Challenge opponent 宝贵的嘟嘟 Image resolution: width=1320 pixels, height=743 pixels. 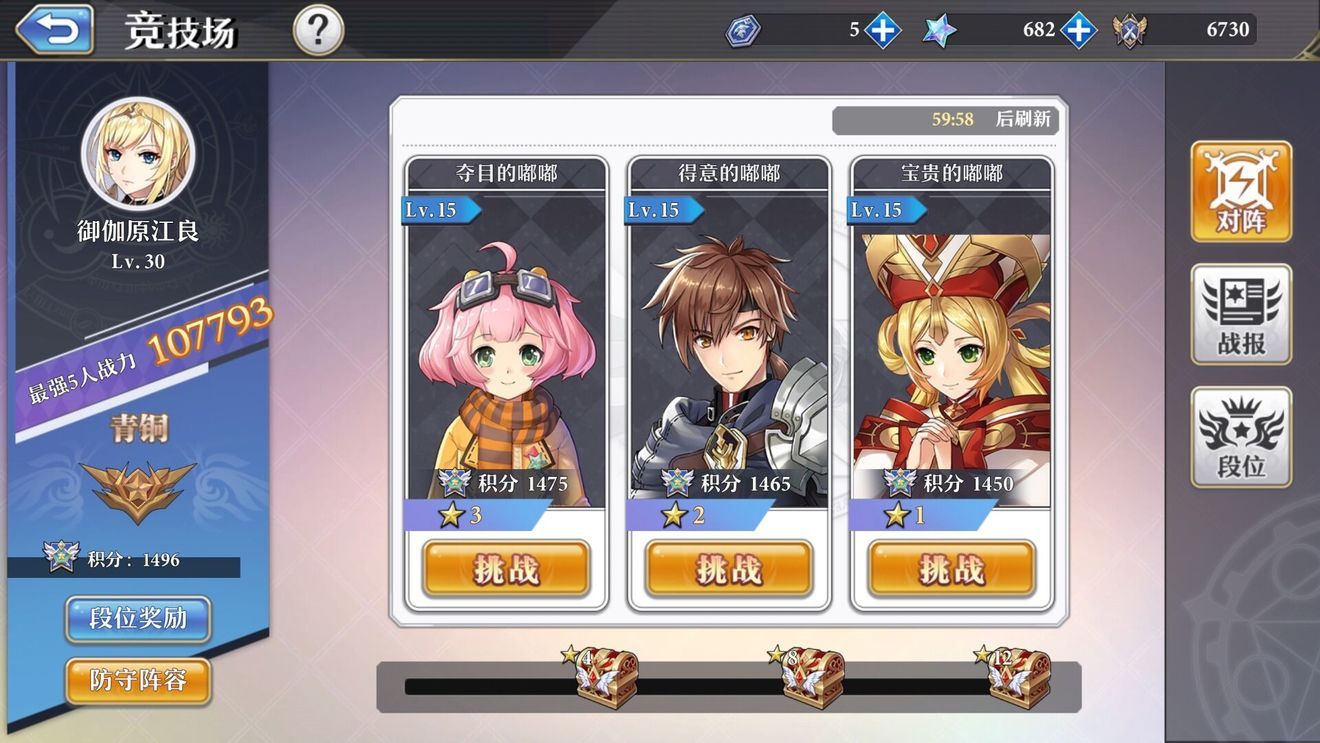coord(951,569)
